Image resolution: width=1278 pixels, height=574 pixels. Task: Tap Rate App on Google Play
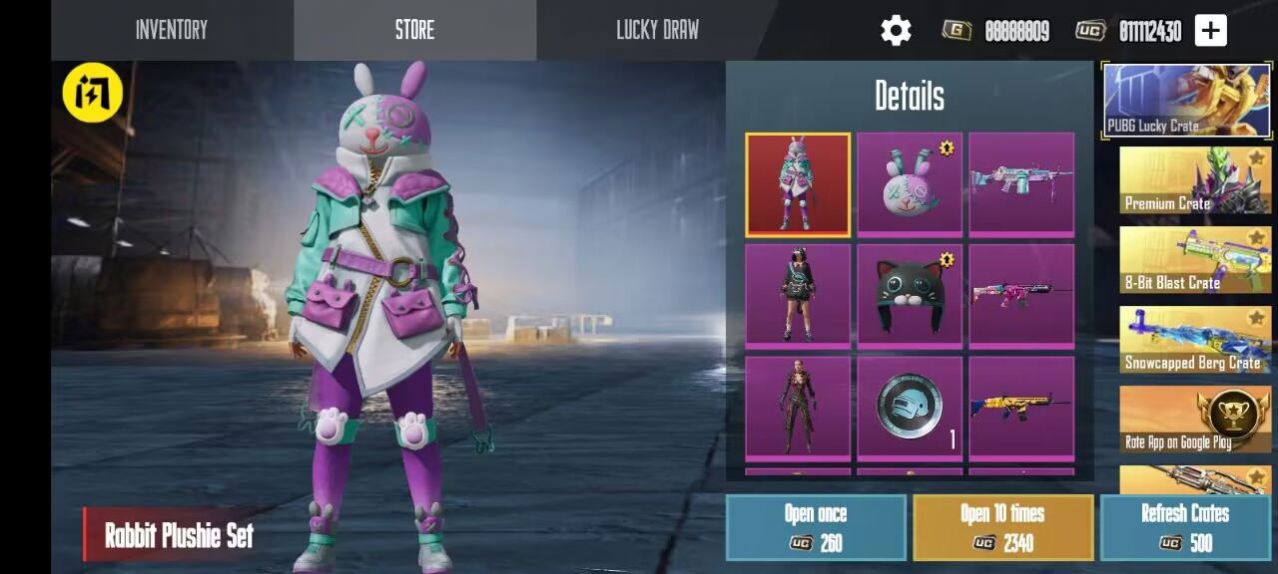point(1195,419)
